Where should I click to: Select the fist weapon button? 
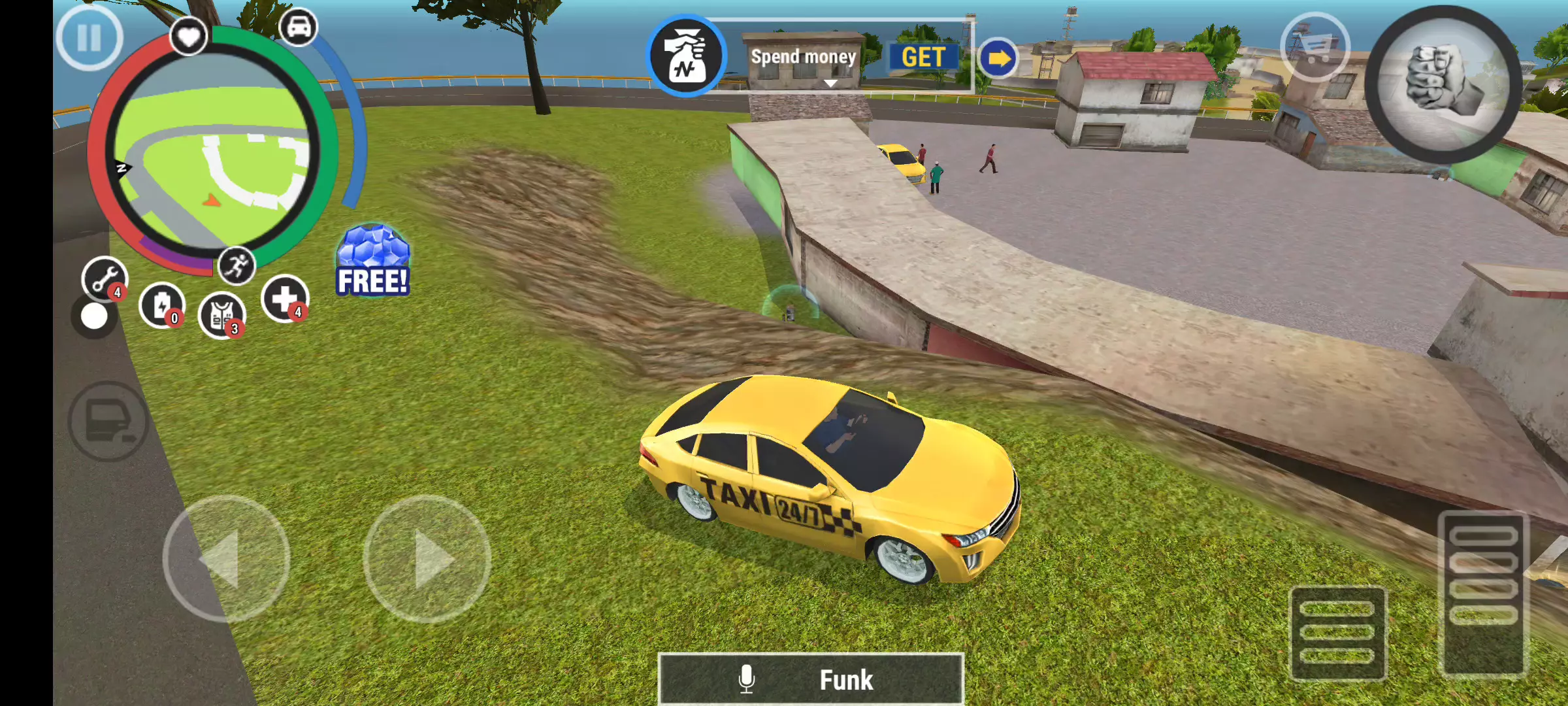coord(1443,84)
